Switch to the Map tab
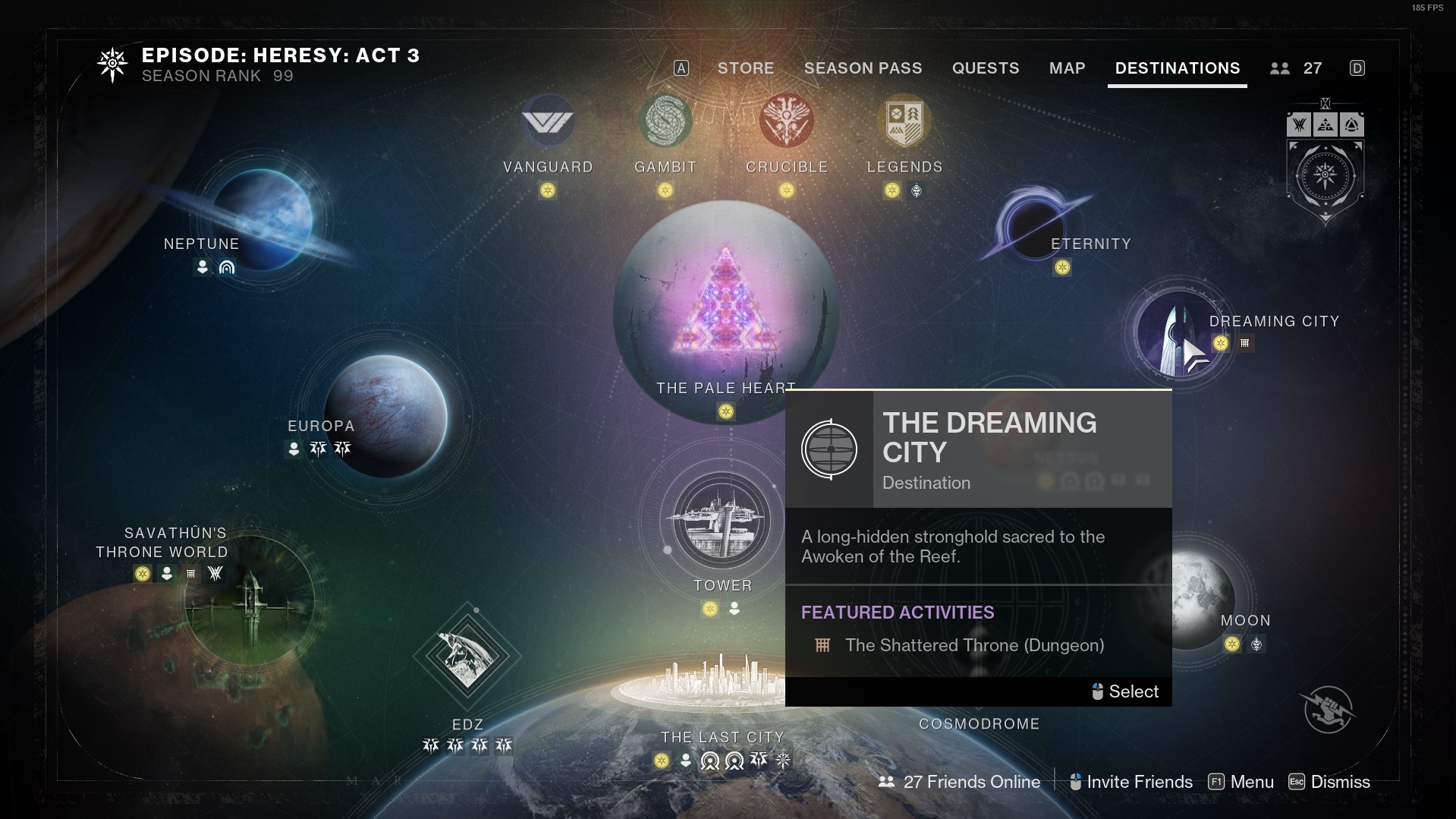 coord(1067,68)
